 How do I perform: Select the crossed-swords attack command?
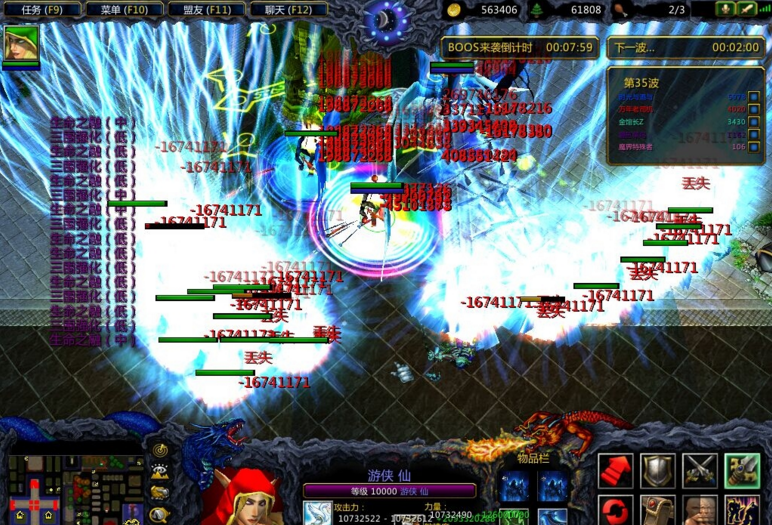click(699, 471)
